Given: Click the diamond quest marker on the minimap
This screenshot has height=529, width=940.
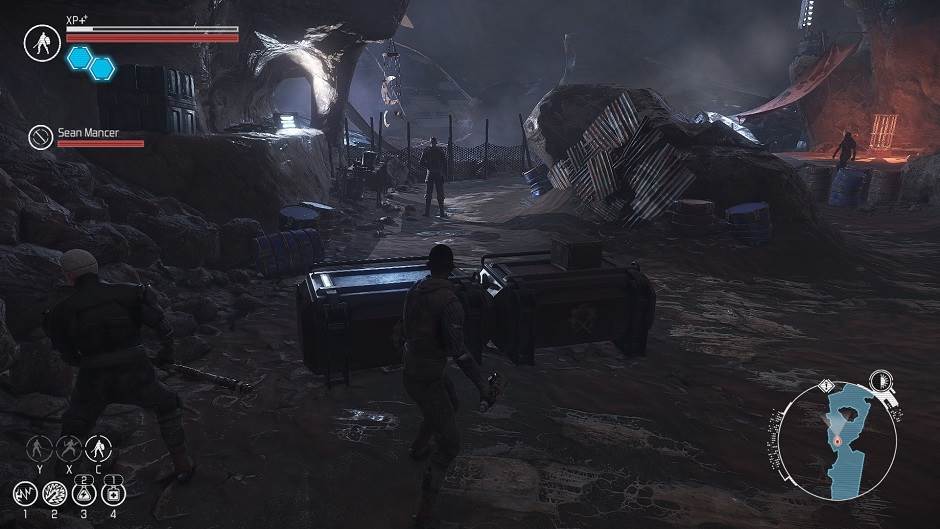Looking at the screenshot, I should pyautogui.click(x=826, y=384).
